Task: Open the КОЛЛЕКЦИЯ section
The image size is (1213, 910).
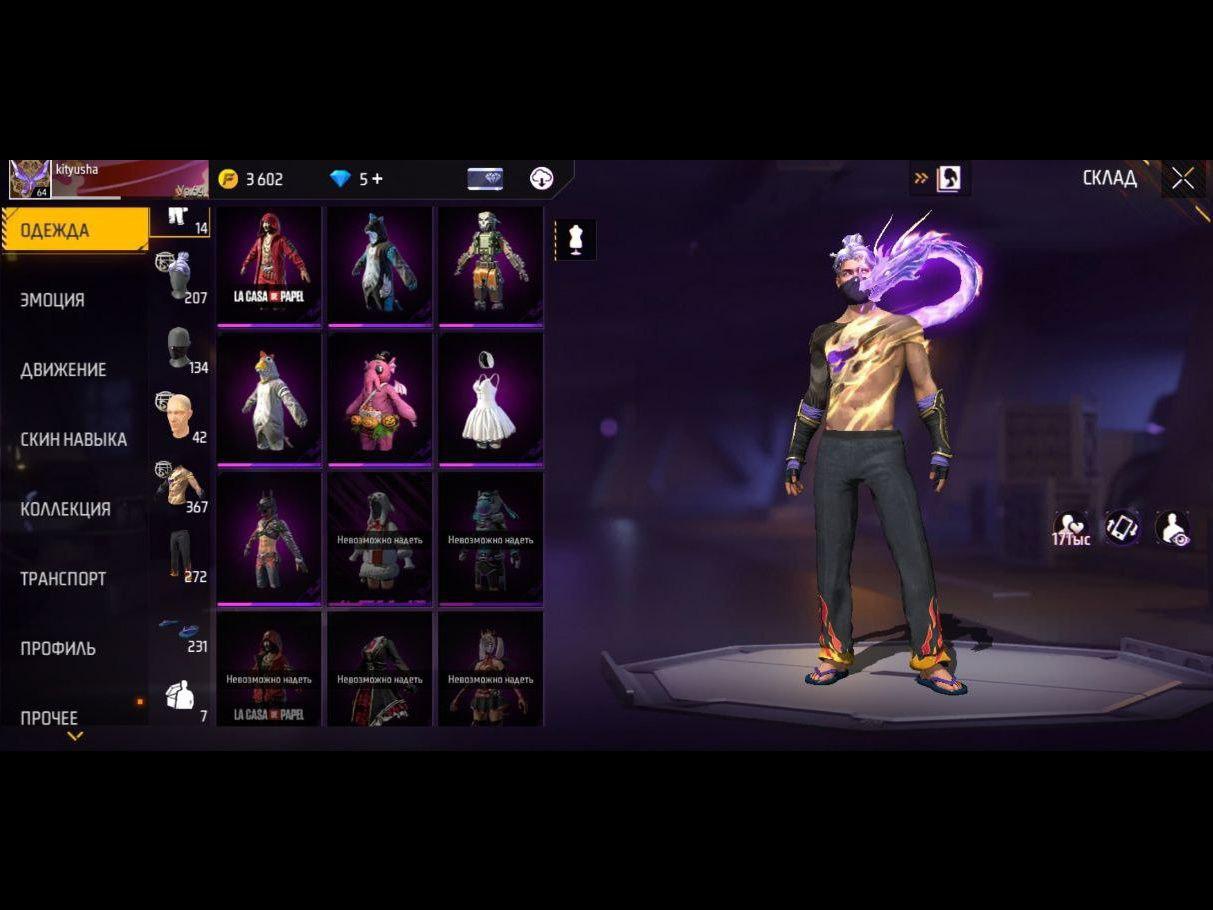Action: click(65, 509)
